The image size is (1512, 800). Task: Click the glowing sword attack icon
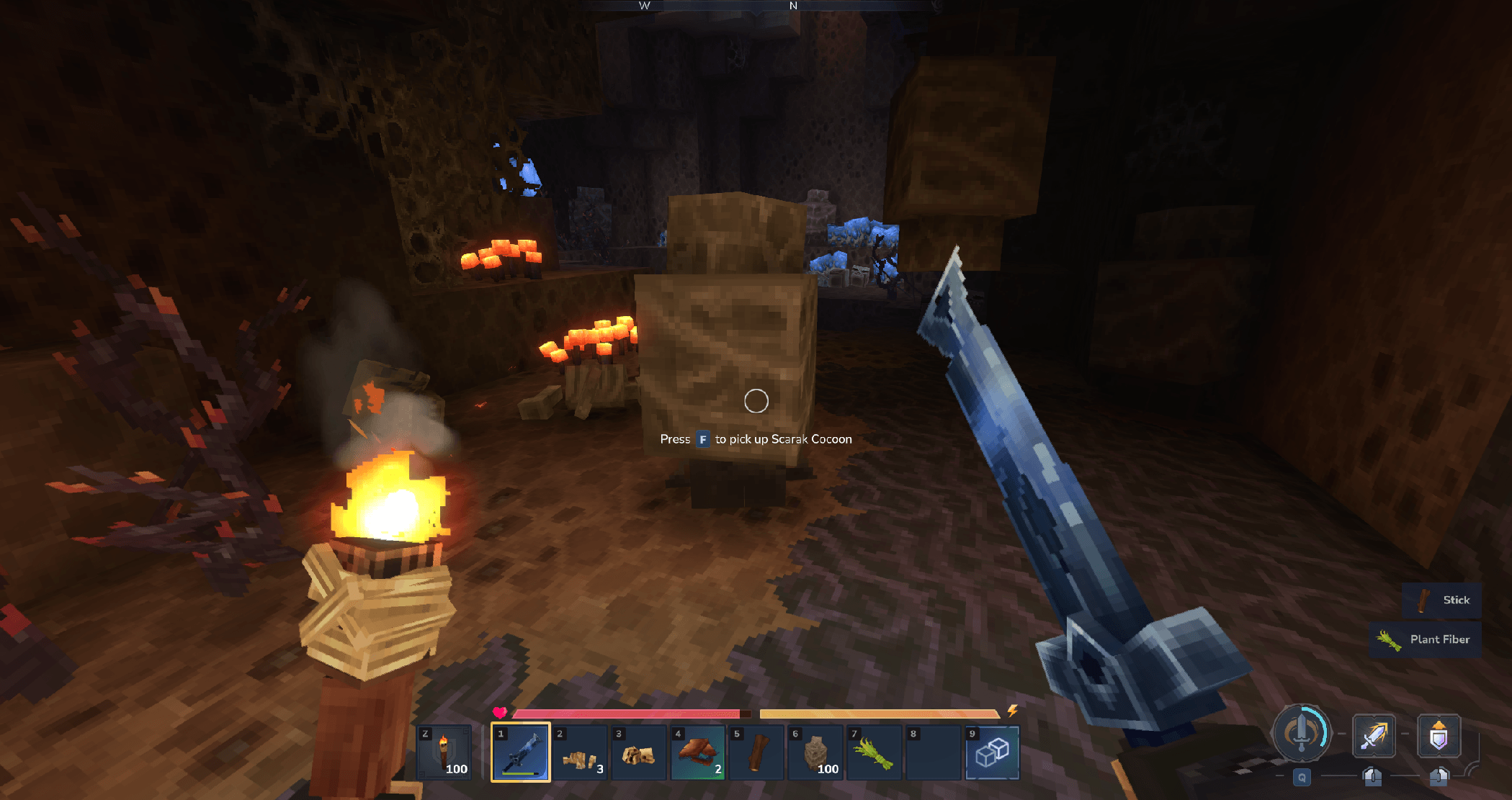[1374, 736]
